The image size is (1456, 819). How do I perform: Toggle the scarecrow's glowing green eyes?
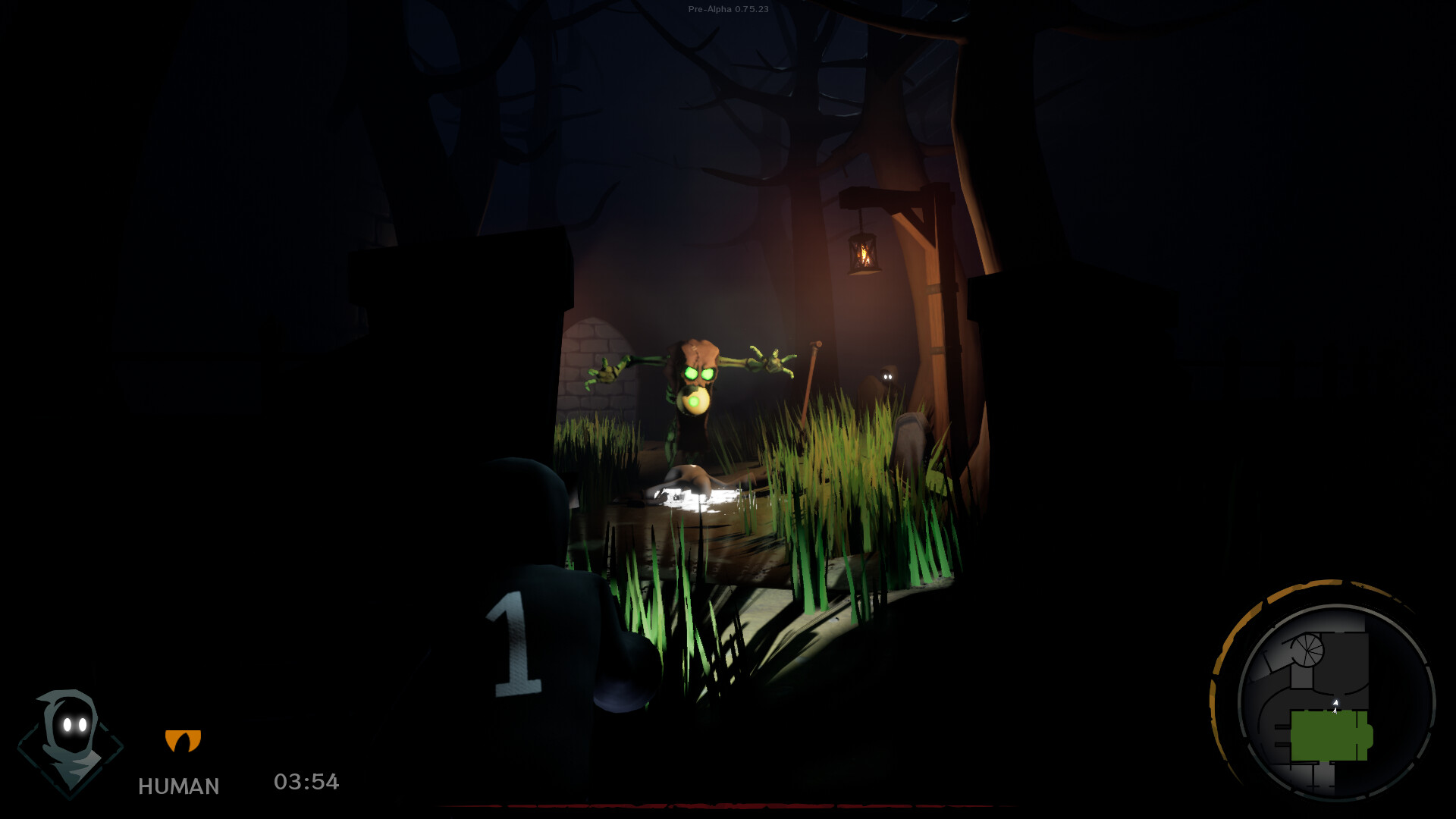pos(699,373)
